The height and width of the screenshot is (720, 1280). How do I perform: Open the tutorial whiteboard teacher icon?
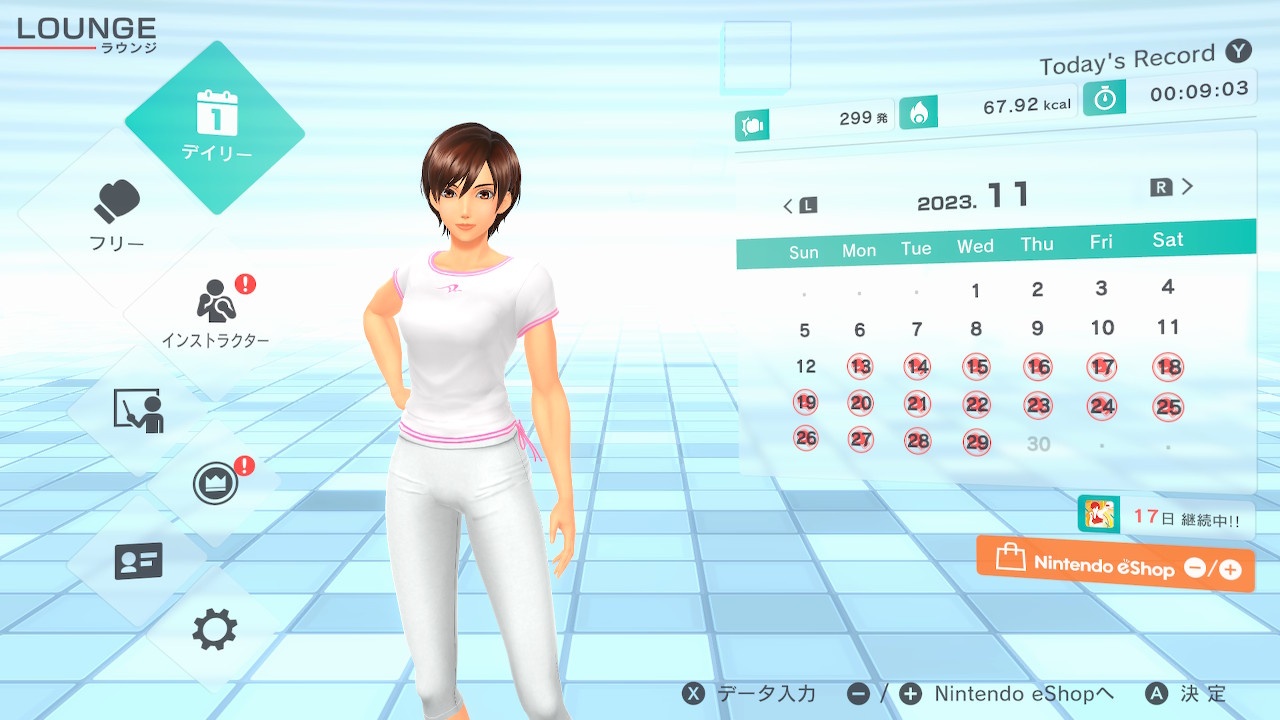[138, 411]
